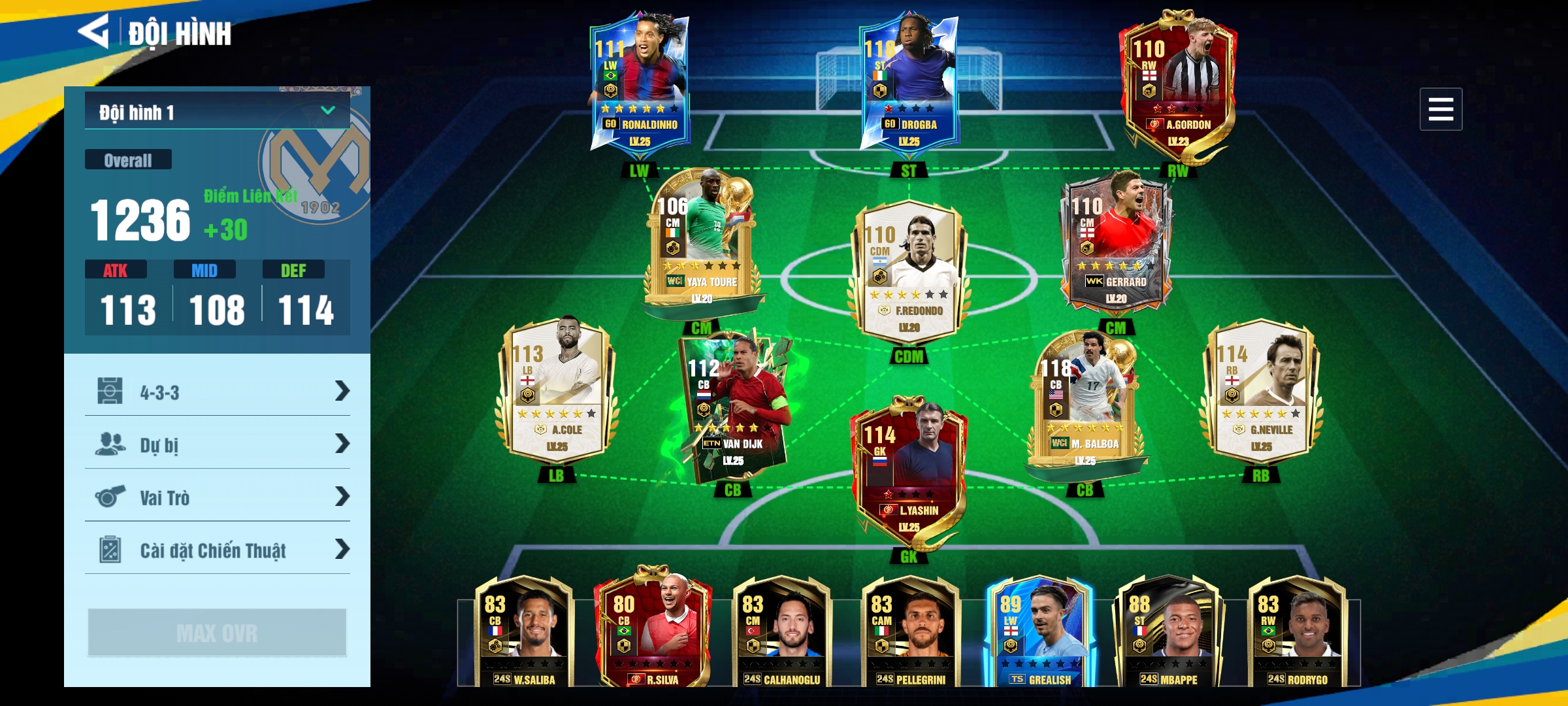Pick the L.Yashin goalkeeper card
The height and width of the screenshot is (706, 1568).
tap(908, 471)
